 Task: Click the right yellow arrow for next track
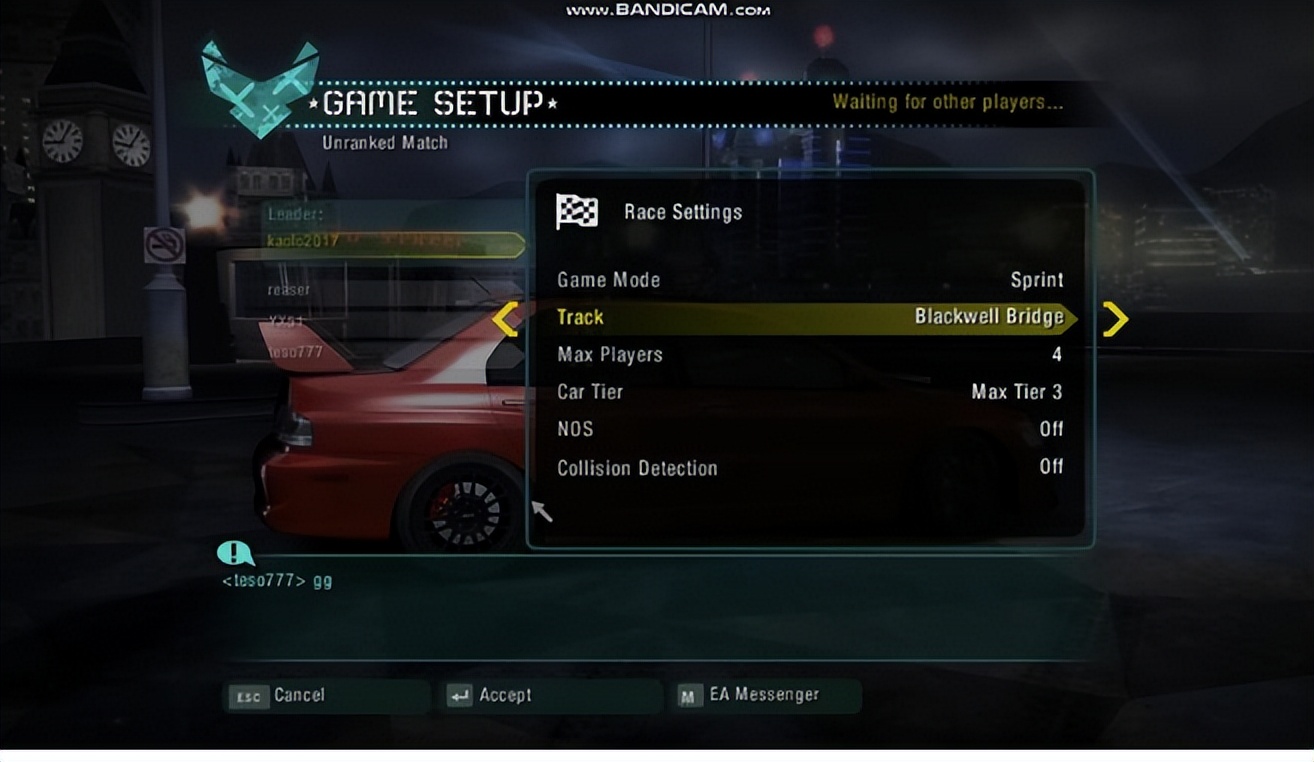pyautogui.click(x=1114, y=319)
